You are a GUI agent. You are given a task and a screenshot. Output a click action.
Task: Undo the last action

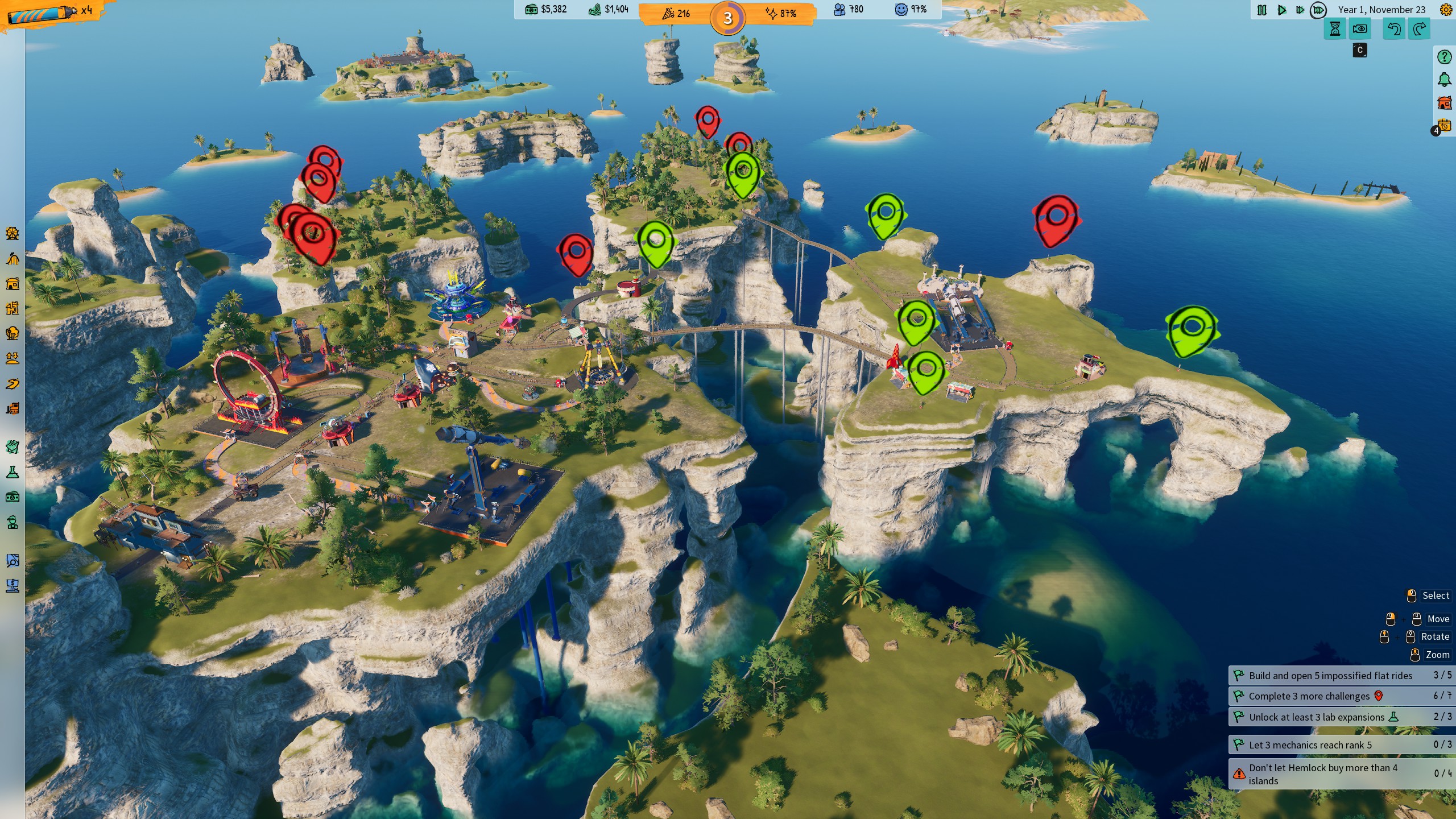(x=1394, y=29)
